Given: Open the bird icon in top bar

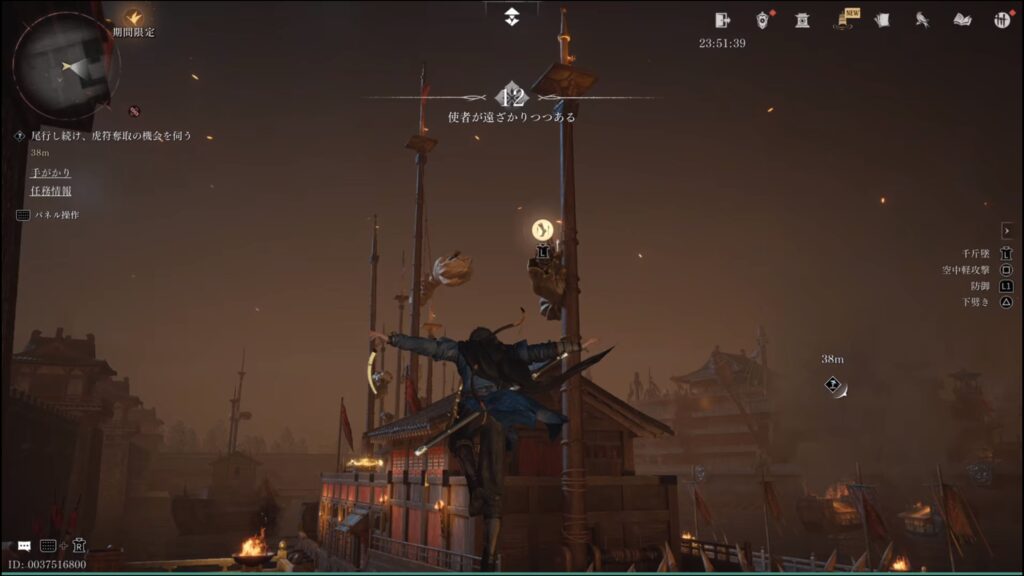Looking at the screenshot, I should pos(922,20).
